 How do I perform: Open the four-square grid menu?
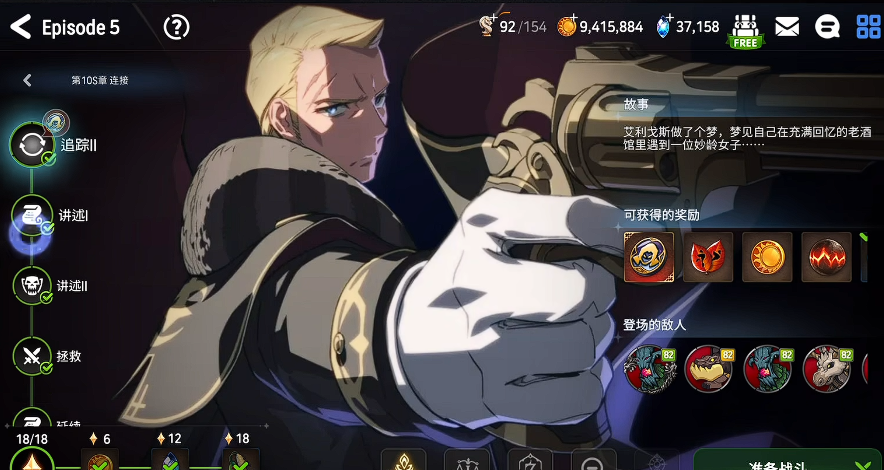[x=868, y=27]
